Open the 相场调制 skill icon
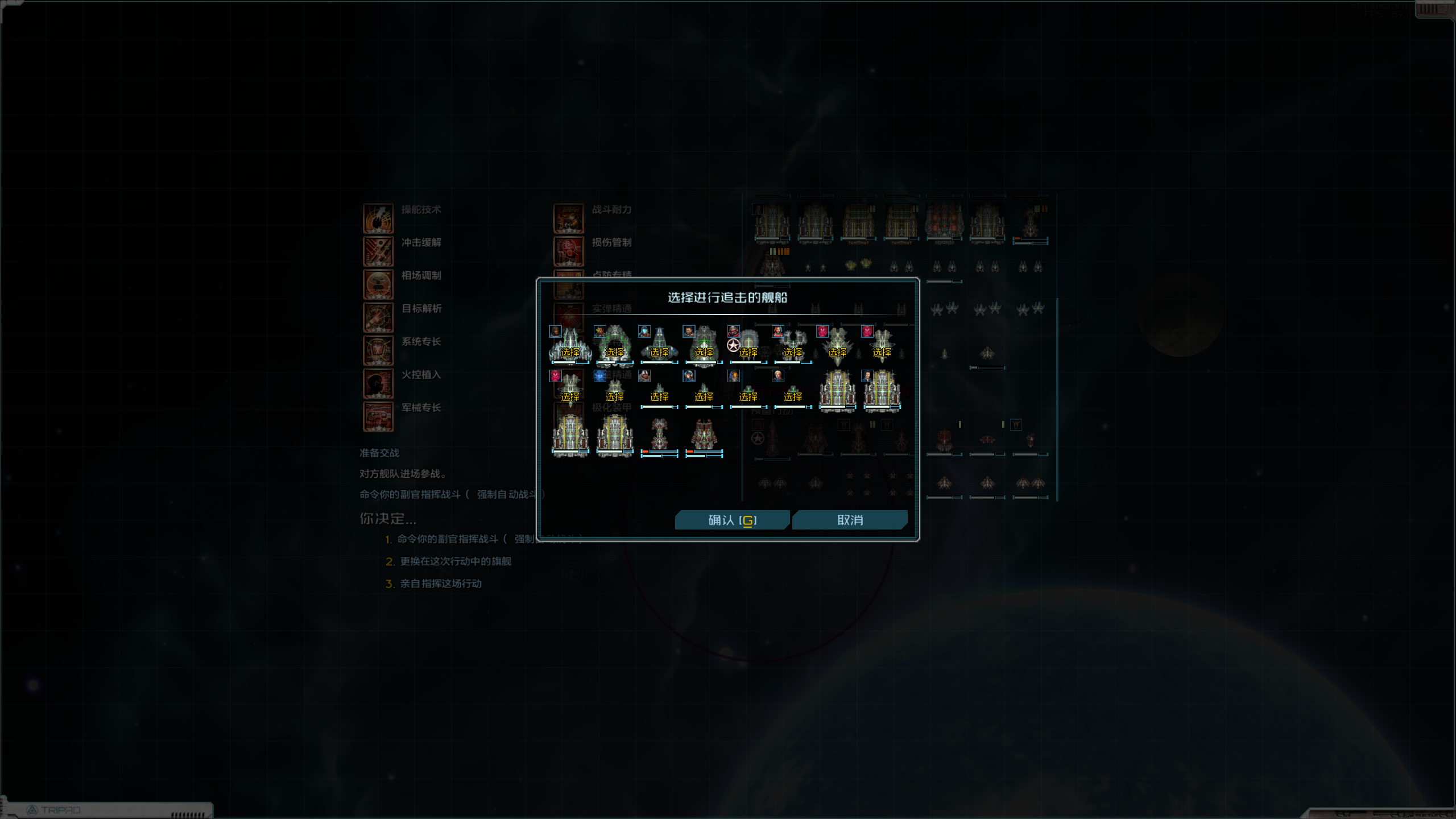Viewport: 1456px width, 819px height. 378,284
